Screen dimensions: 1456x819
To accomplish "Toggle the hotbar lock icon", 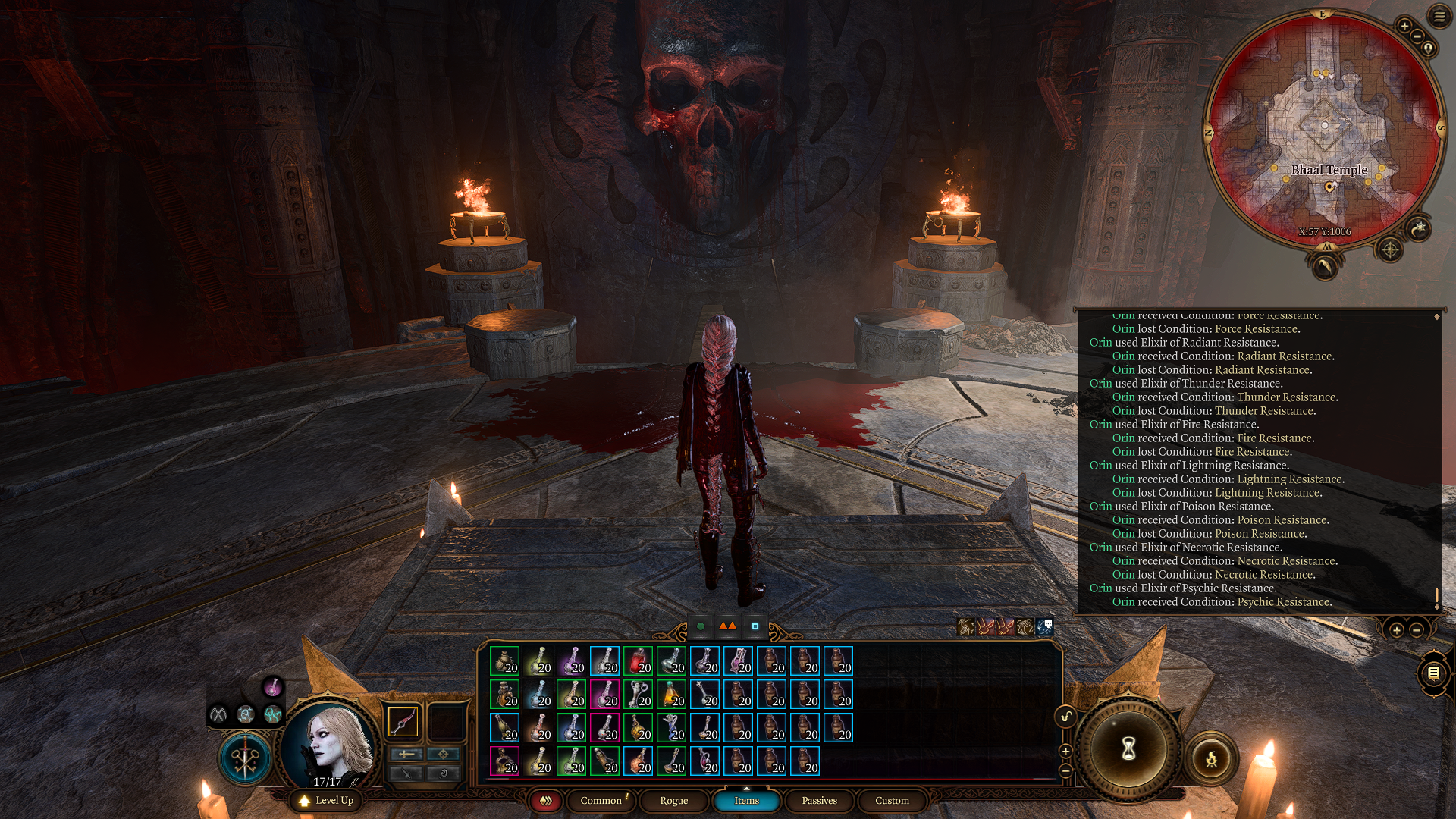I will coord(1065,717).
